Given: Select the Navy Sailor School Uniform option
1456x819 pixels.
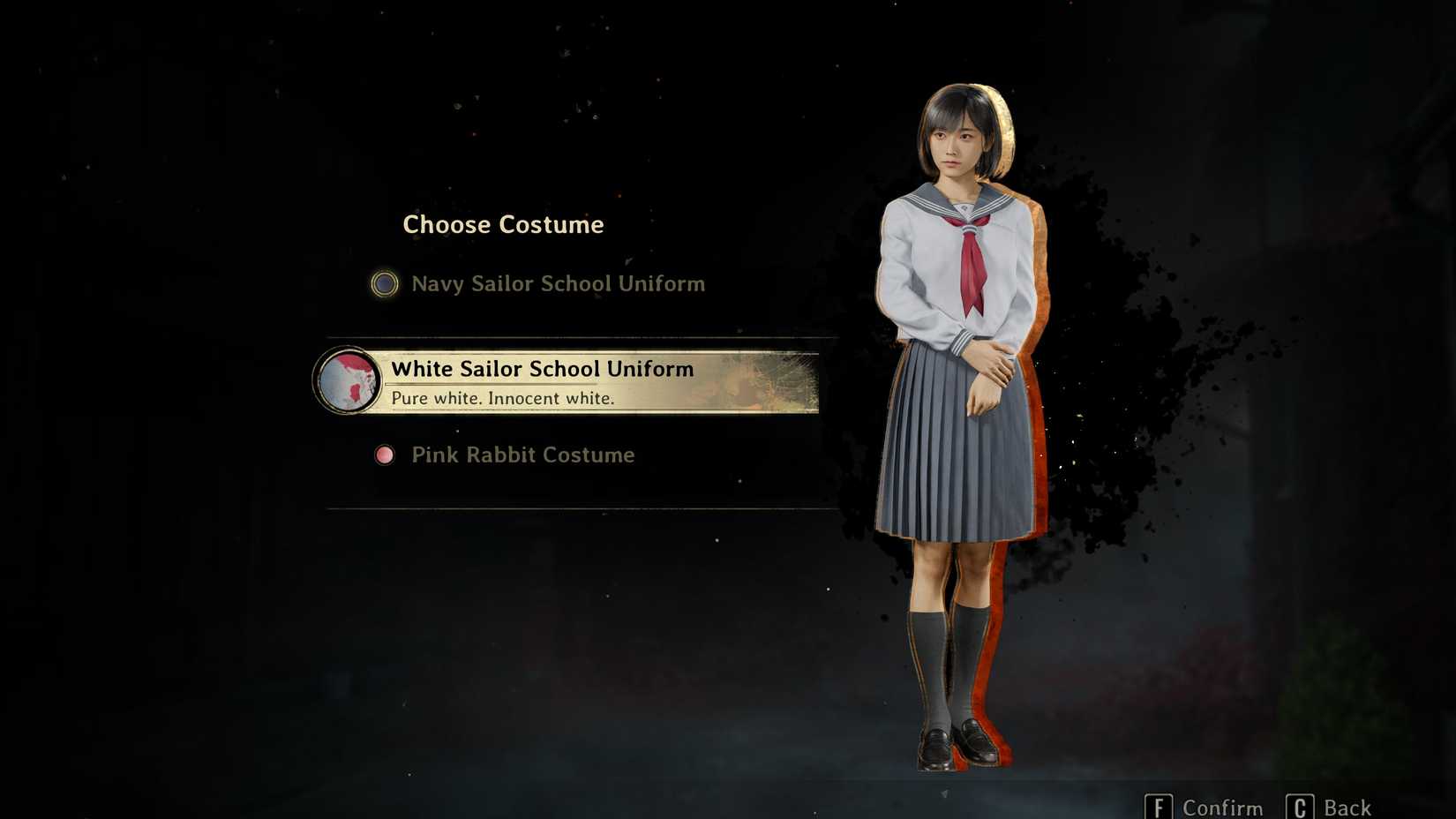Looking at the screenshot, I should (x=557, y=284).
